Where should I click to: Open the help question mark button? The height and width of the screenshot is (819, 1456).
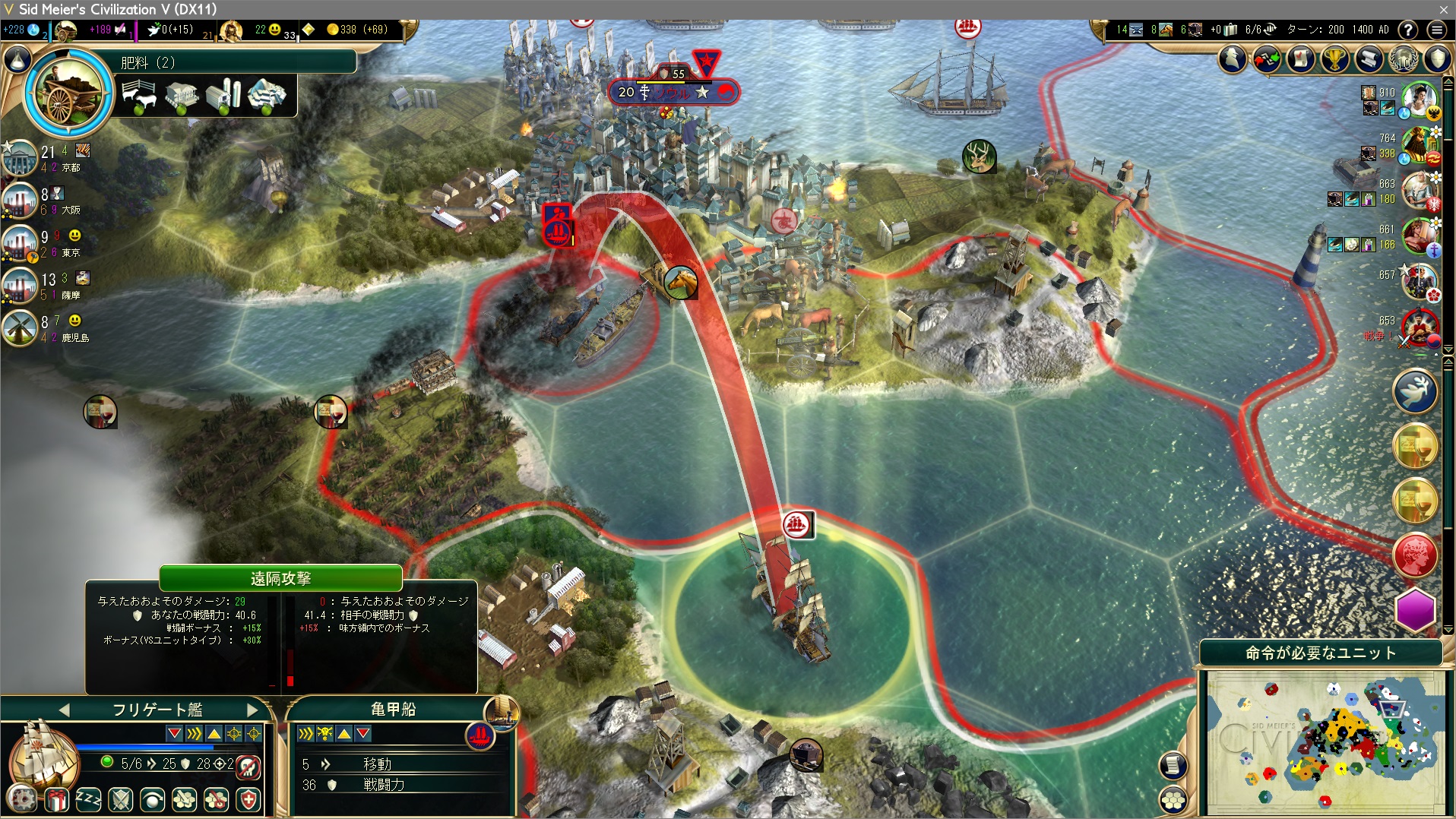[1408, 30]
